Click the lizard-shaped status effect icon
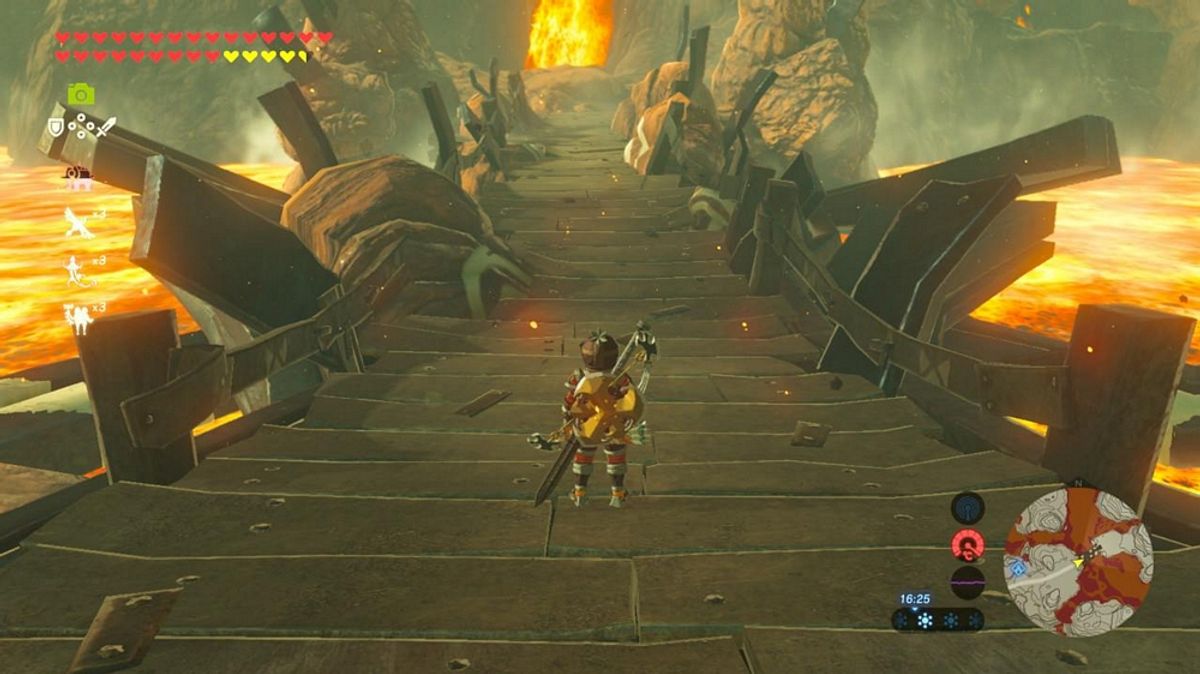1200x674 pixels. (76, 270)
